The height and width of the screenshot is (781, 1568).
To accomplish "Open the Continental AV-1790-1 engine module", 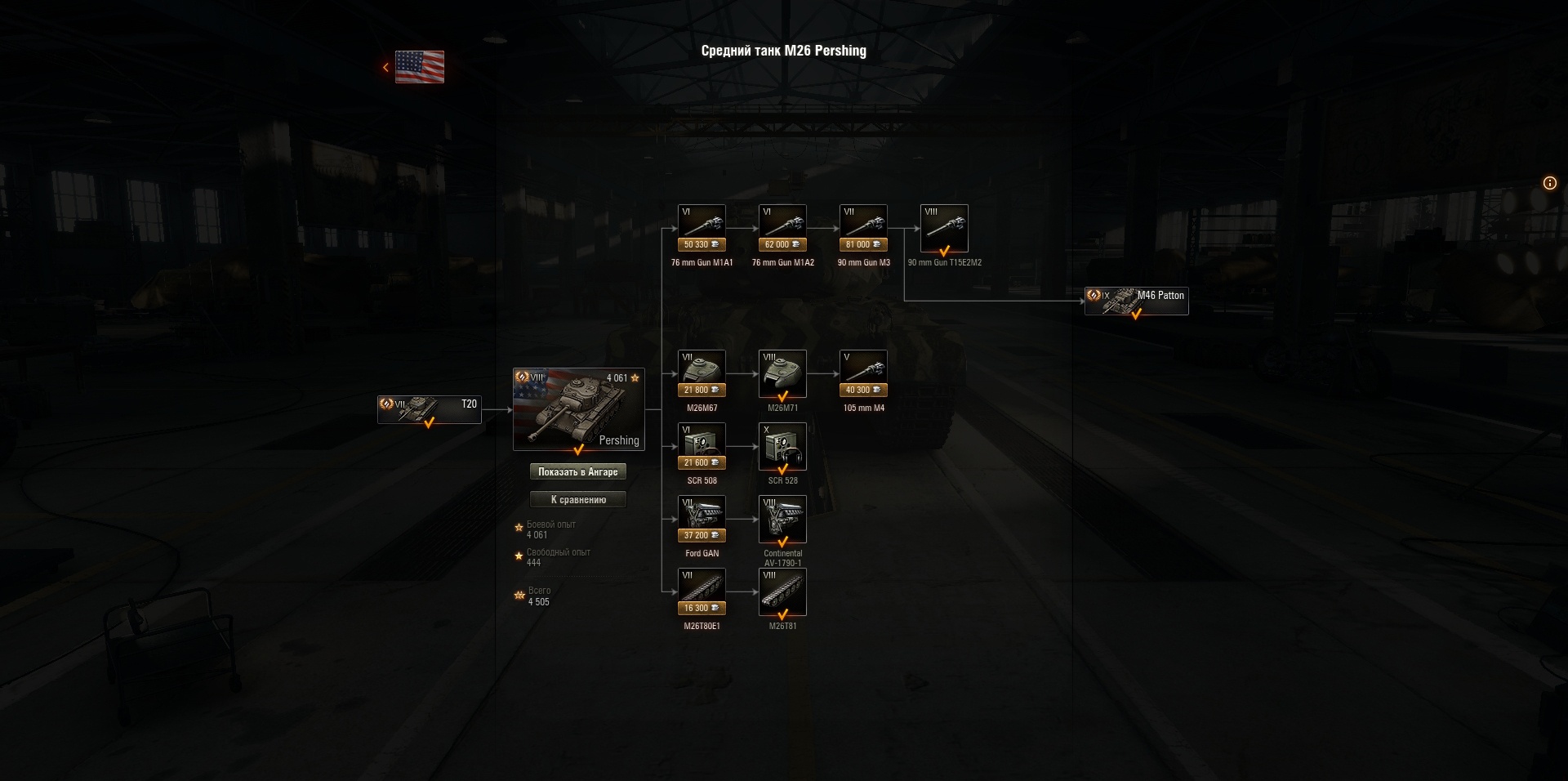I will point(782,517).
